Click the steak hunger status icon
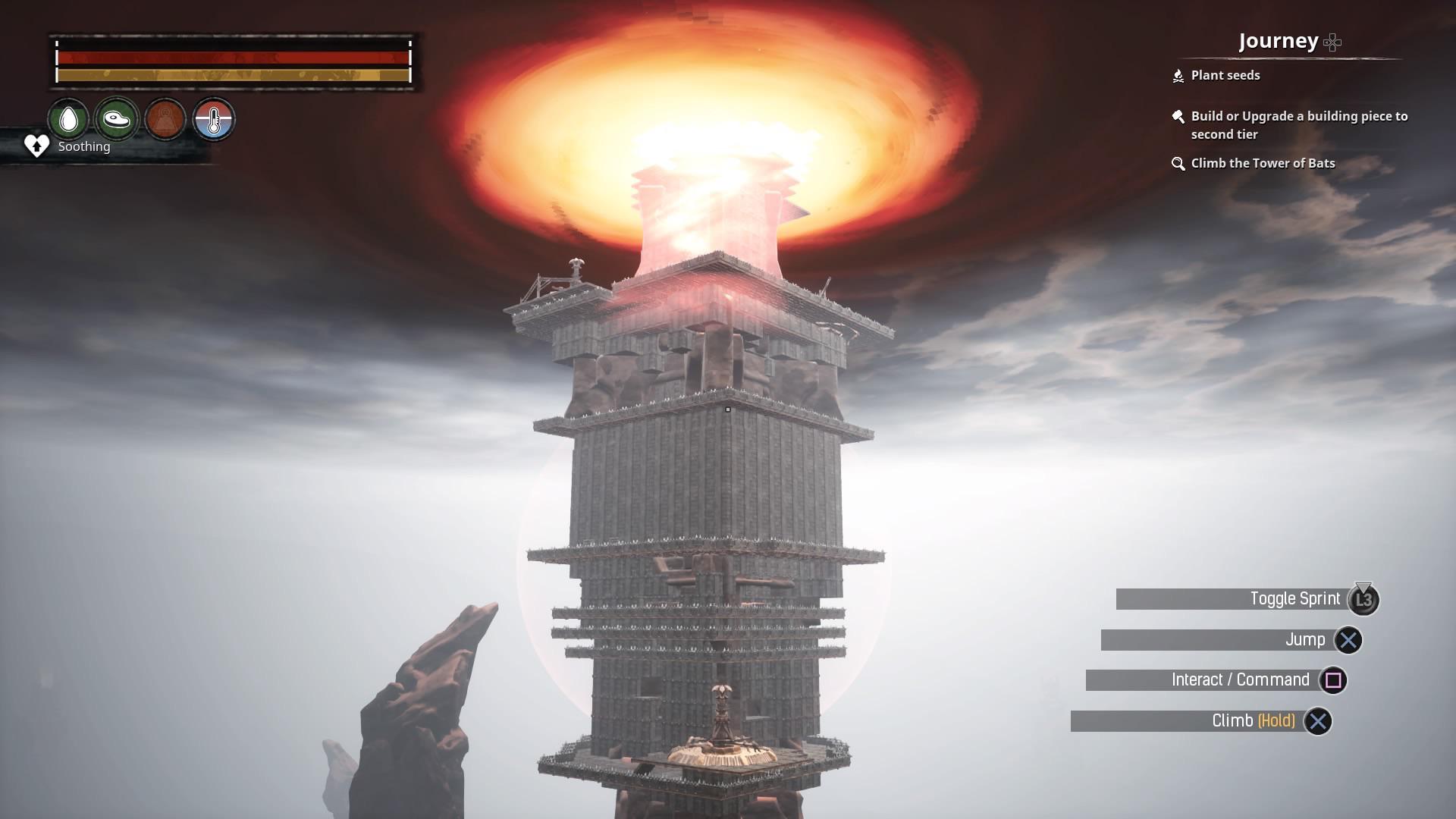This screenshot has height=819, width=1456. pos(117,119)
